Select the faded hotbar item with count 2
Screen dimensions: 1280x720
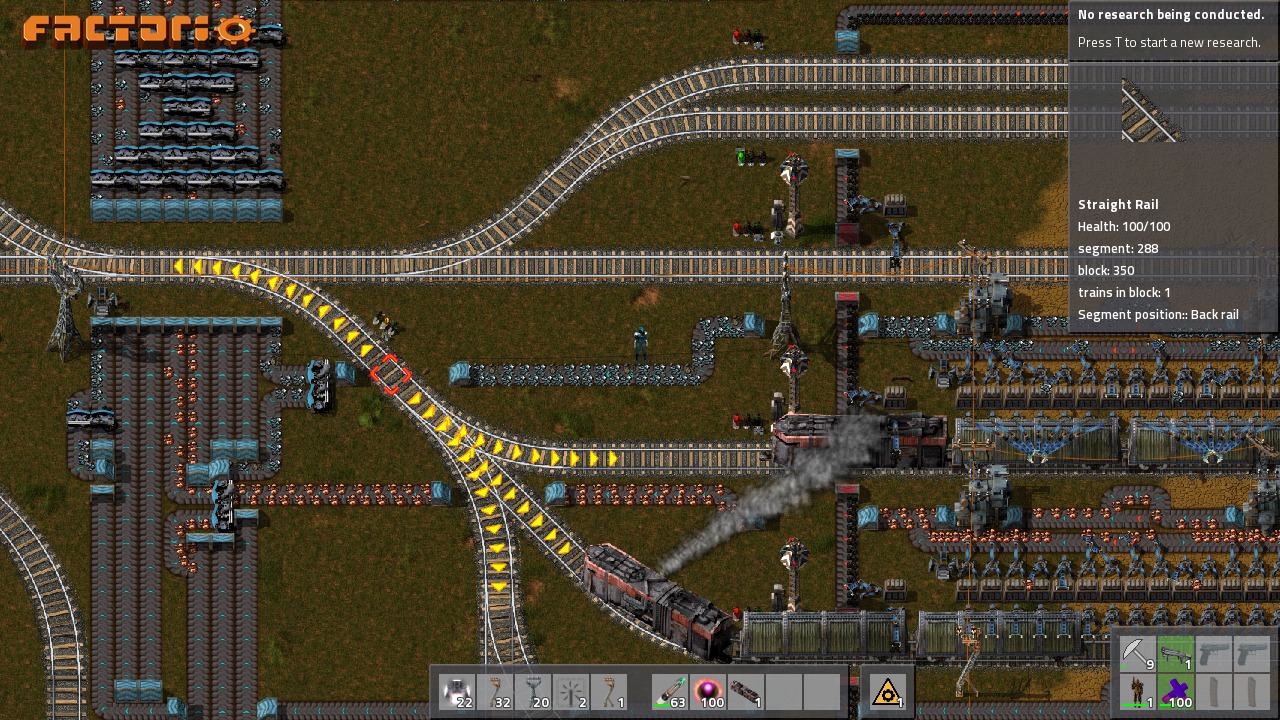coord(572,692)
